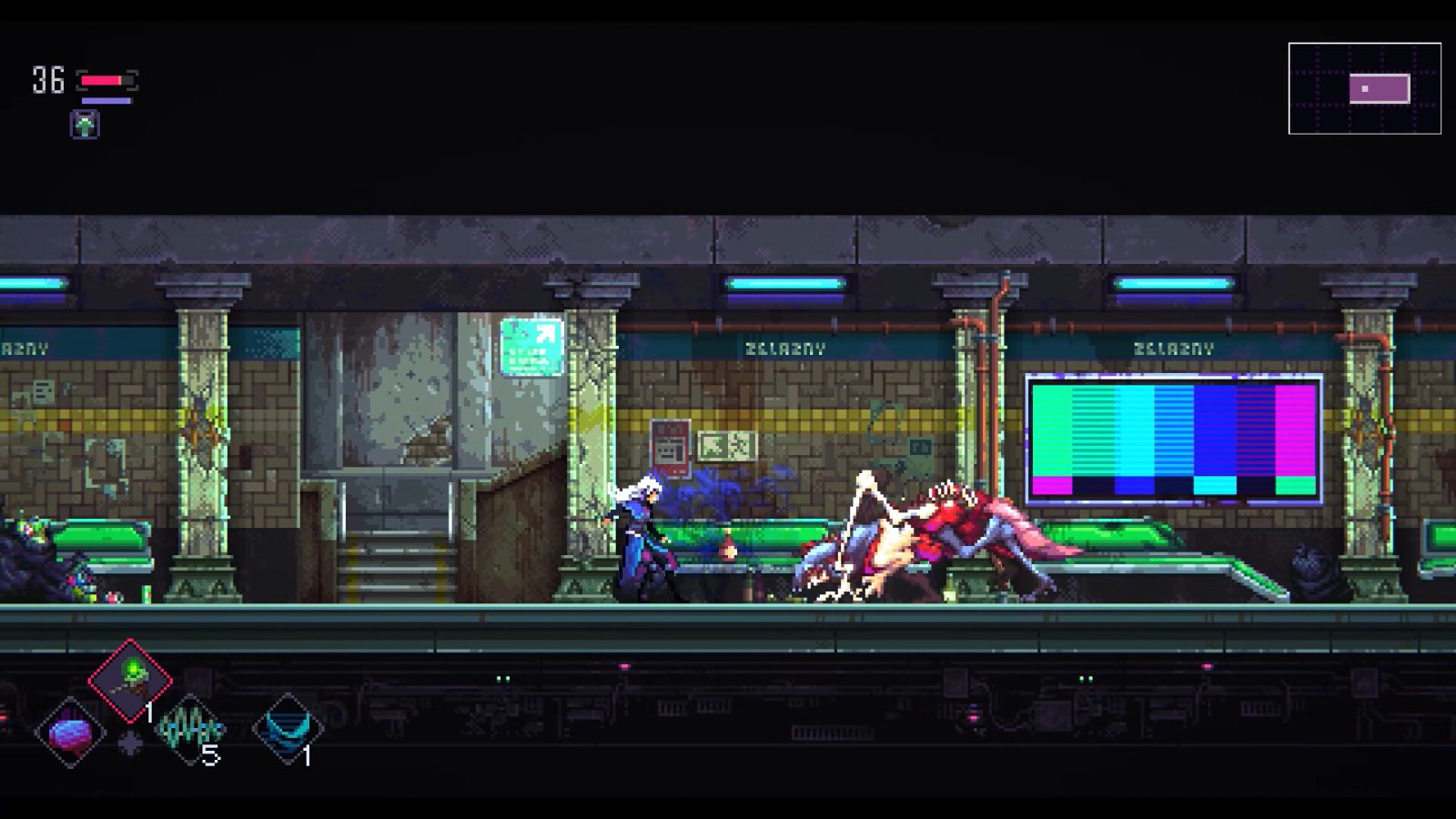Viewport: 1456px width, 819px height.
Task: Click the armor buff icon under the health bar
Action: 83,124
